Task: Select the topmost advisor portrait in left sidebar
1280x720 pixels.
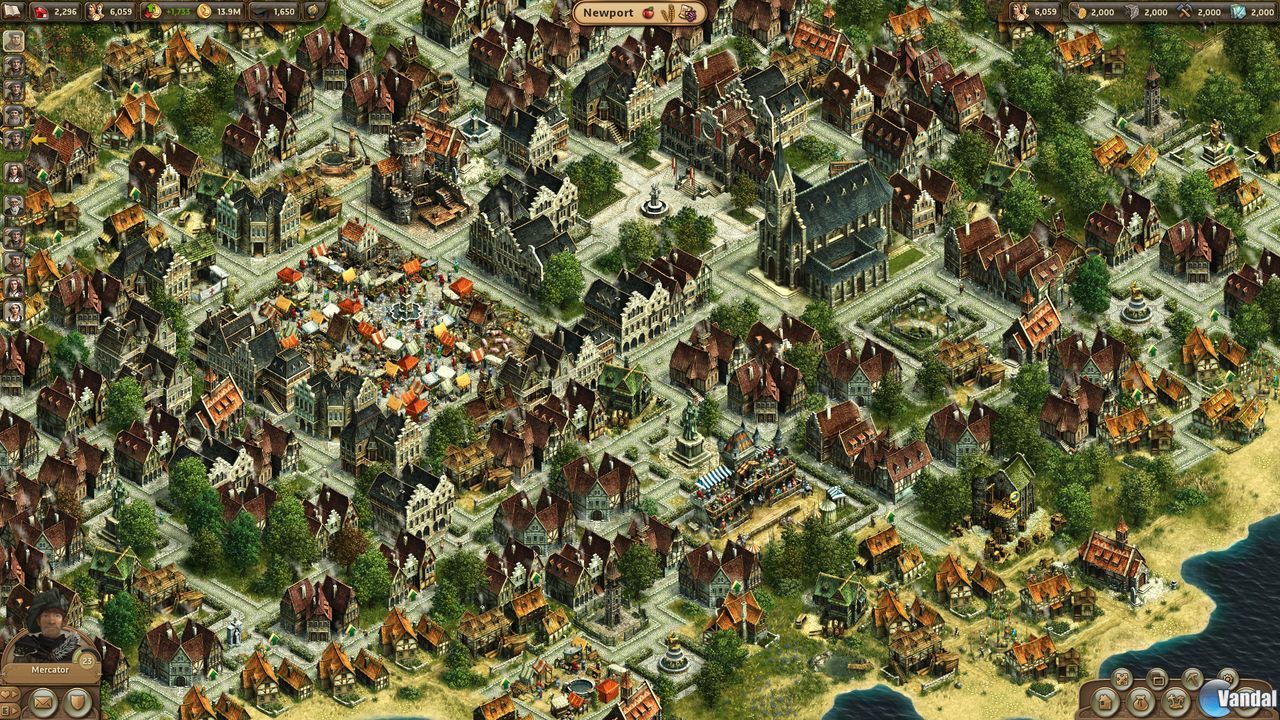Action: 12,40
